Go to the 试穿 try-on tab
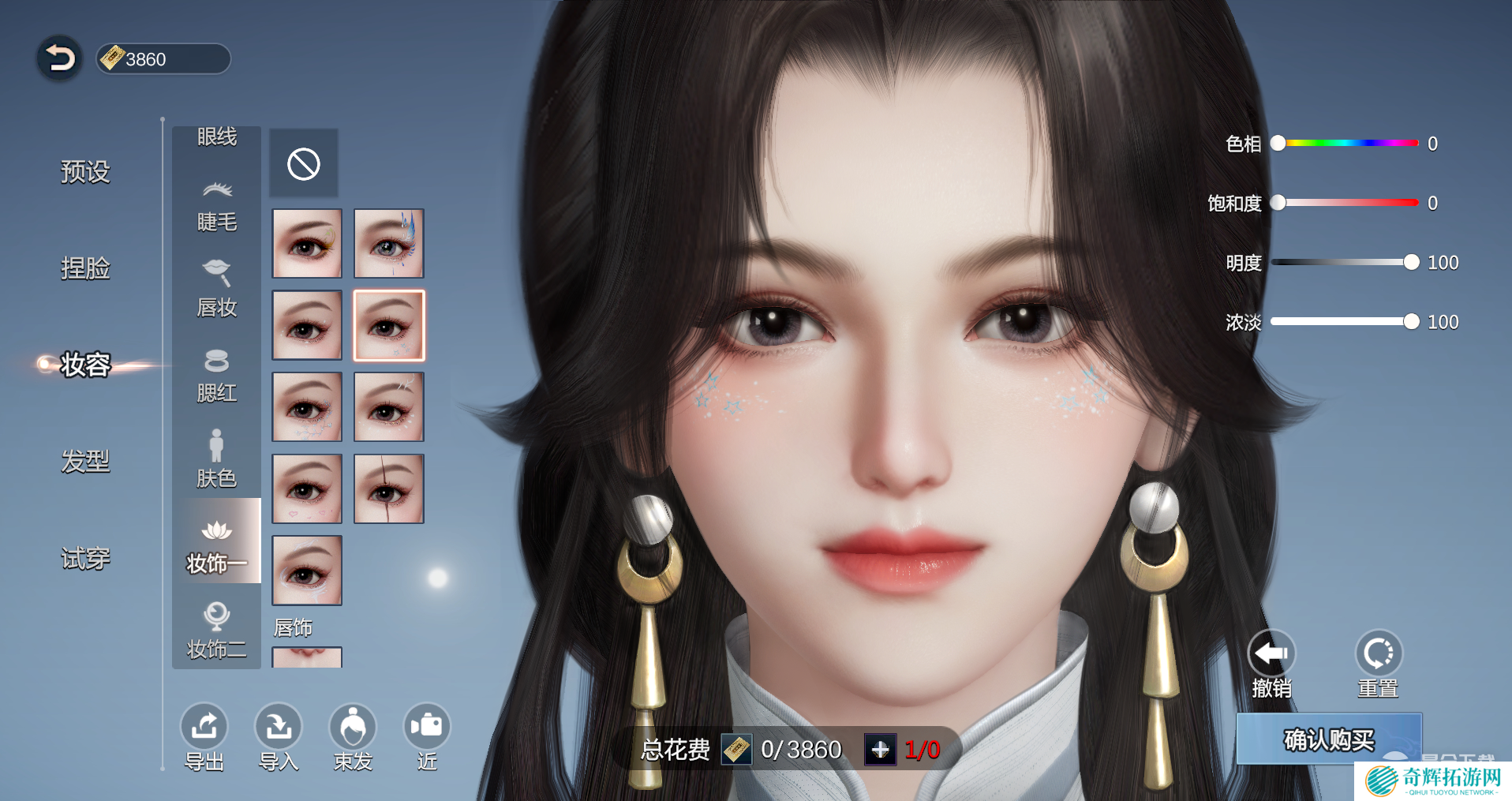 pos(85,559)
